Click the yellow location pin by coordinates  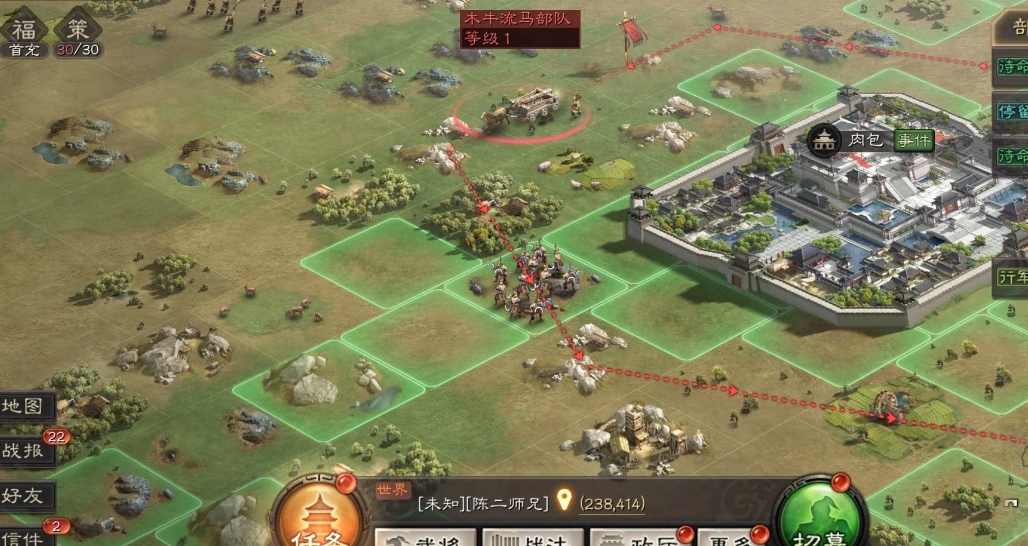[x=564, y=500]
